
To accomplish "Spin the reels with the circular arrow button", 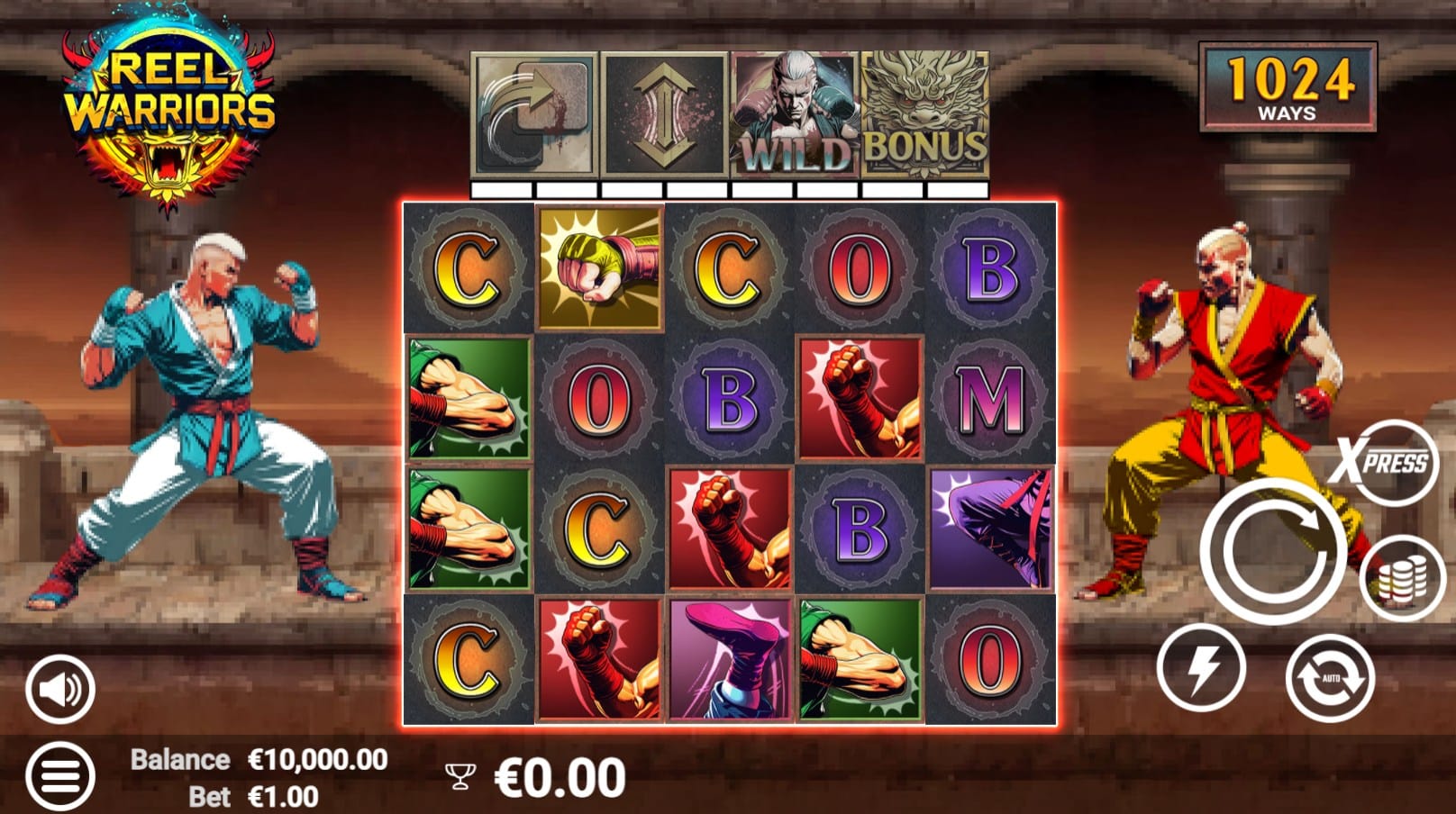I will [1271, 550].
